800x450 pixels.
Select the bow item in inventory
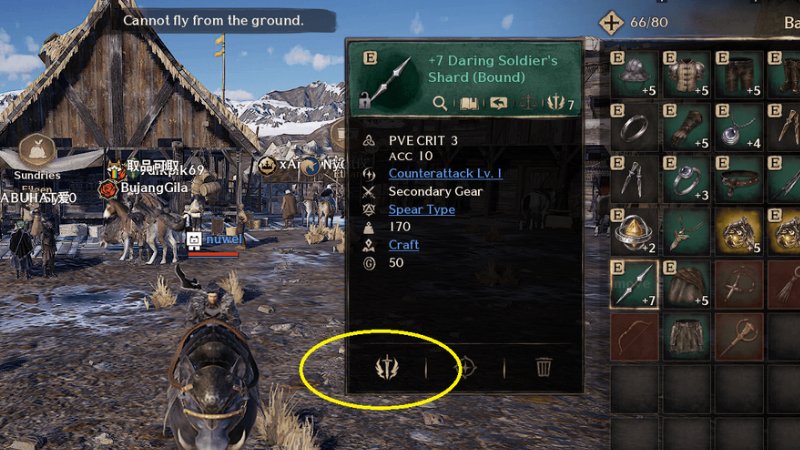[636, 334]
